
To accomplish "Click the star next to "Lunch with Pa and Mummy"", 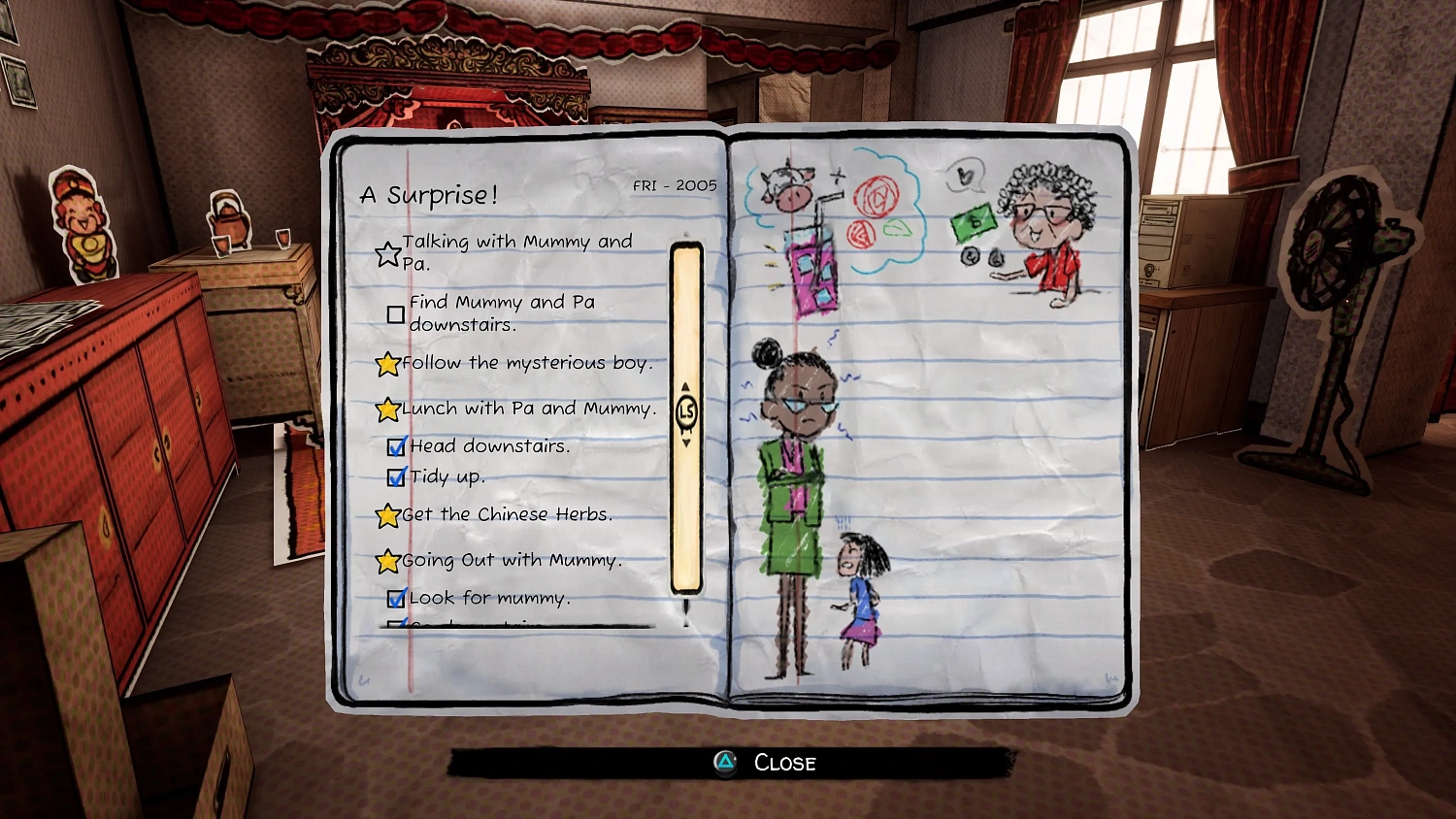I will (387, 409).
